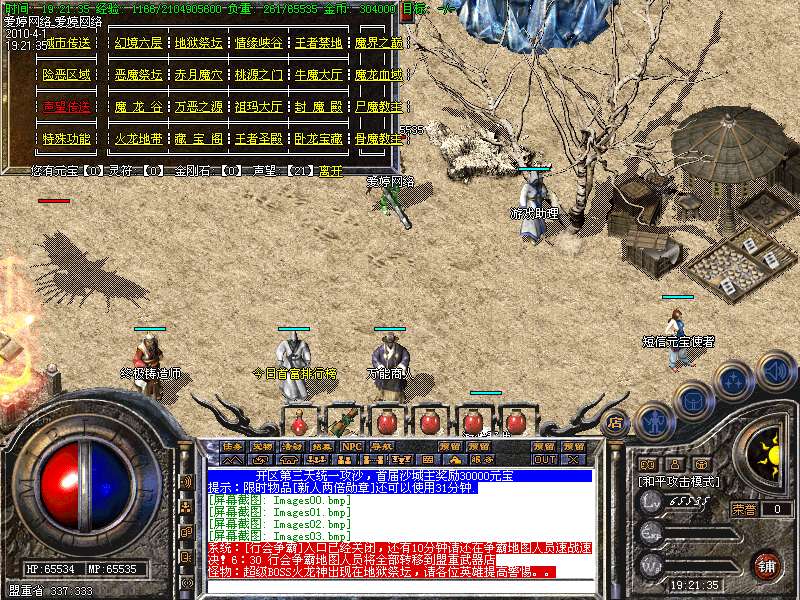Click the OUT button
The image size is (800, 600).
tap(544, 459)
